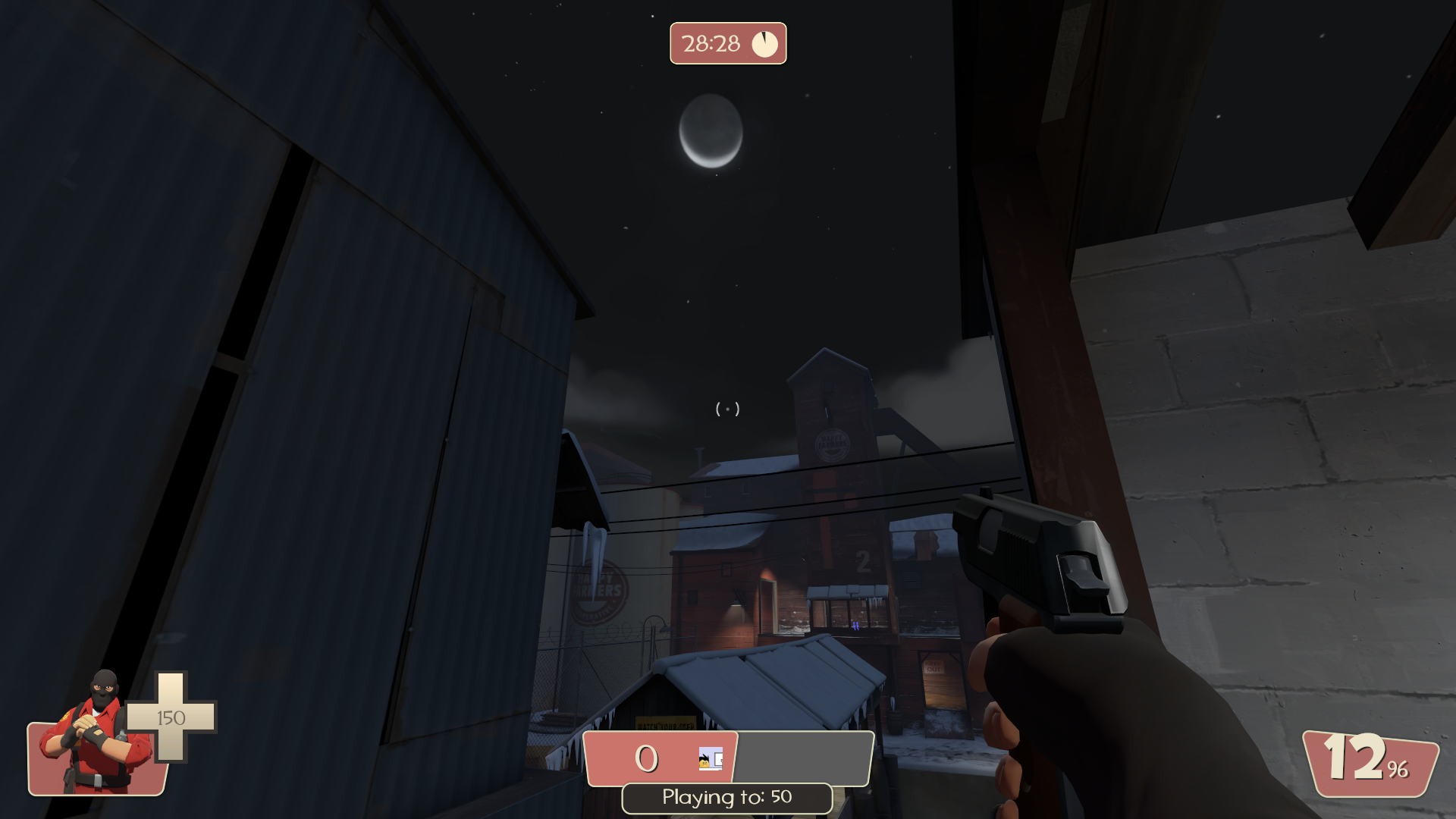Viewport: 1456px width, 819px height.
Task: Expand the Playing to: 50 banner
Action: click(x=726, y=797)
